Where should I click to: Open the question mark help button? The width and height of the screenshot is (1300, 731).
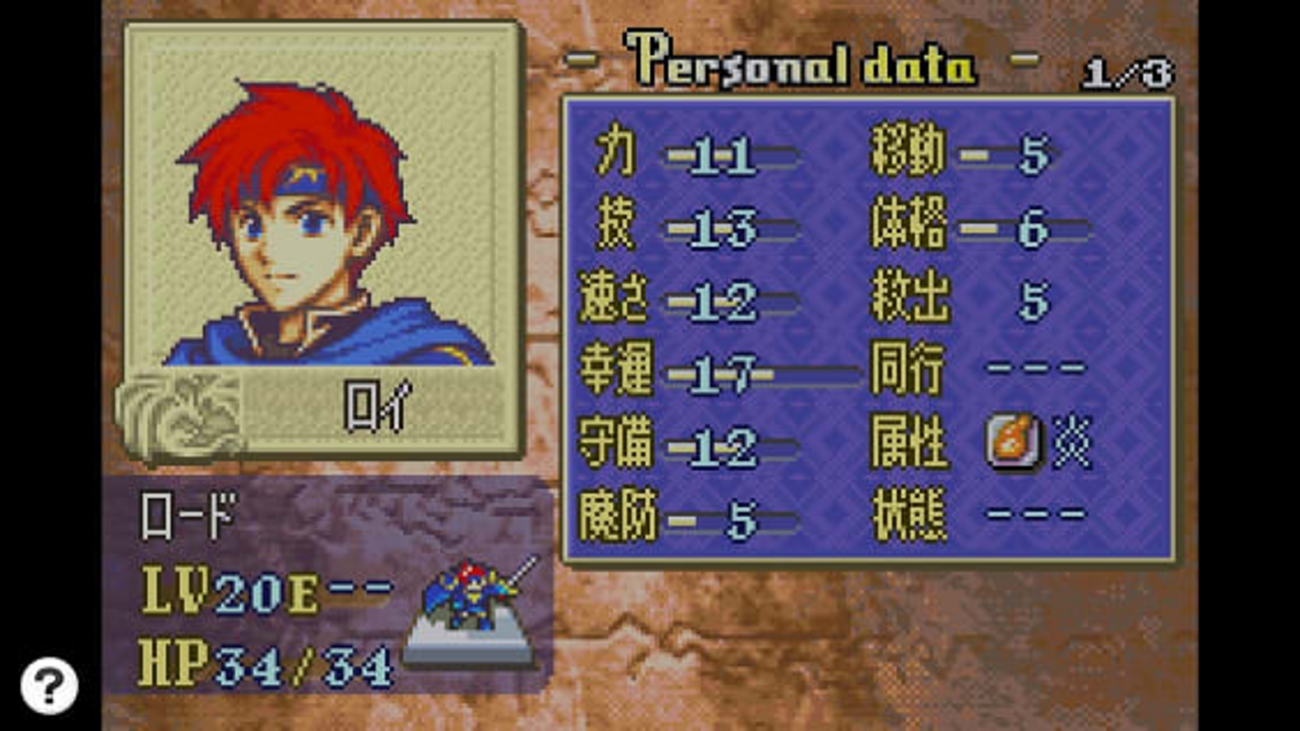click(x=48, y=685)
